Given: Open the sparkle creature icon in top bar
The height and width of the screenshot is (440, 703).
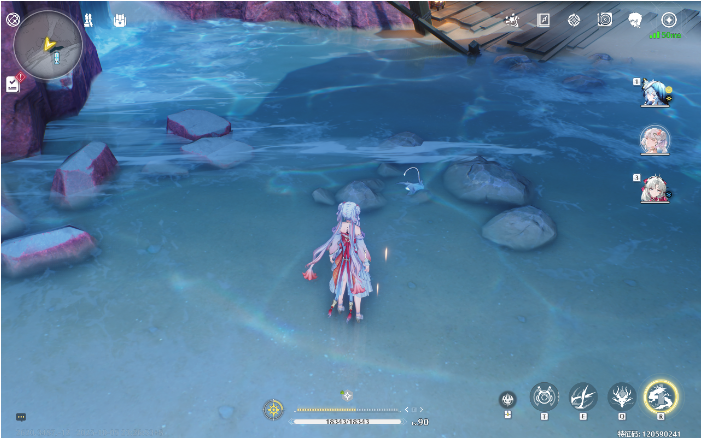Looking at the screenshot, I should [x=513, y=19].
